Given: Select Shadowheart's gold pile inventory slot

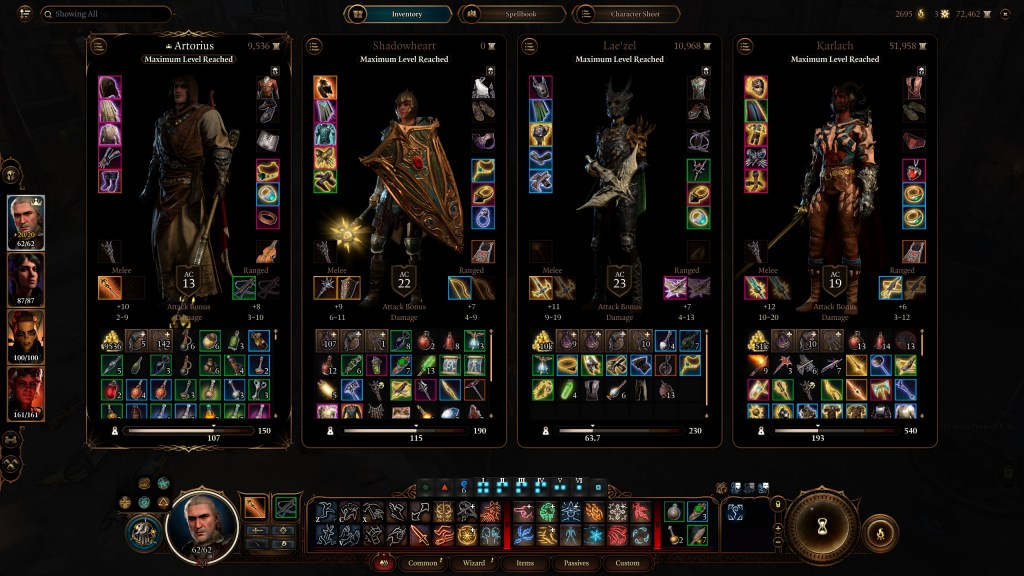Looking at the screenshot, I should 327,341.
